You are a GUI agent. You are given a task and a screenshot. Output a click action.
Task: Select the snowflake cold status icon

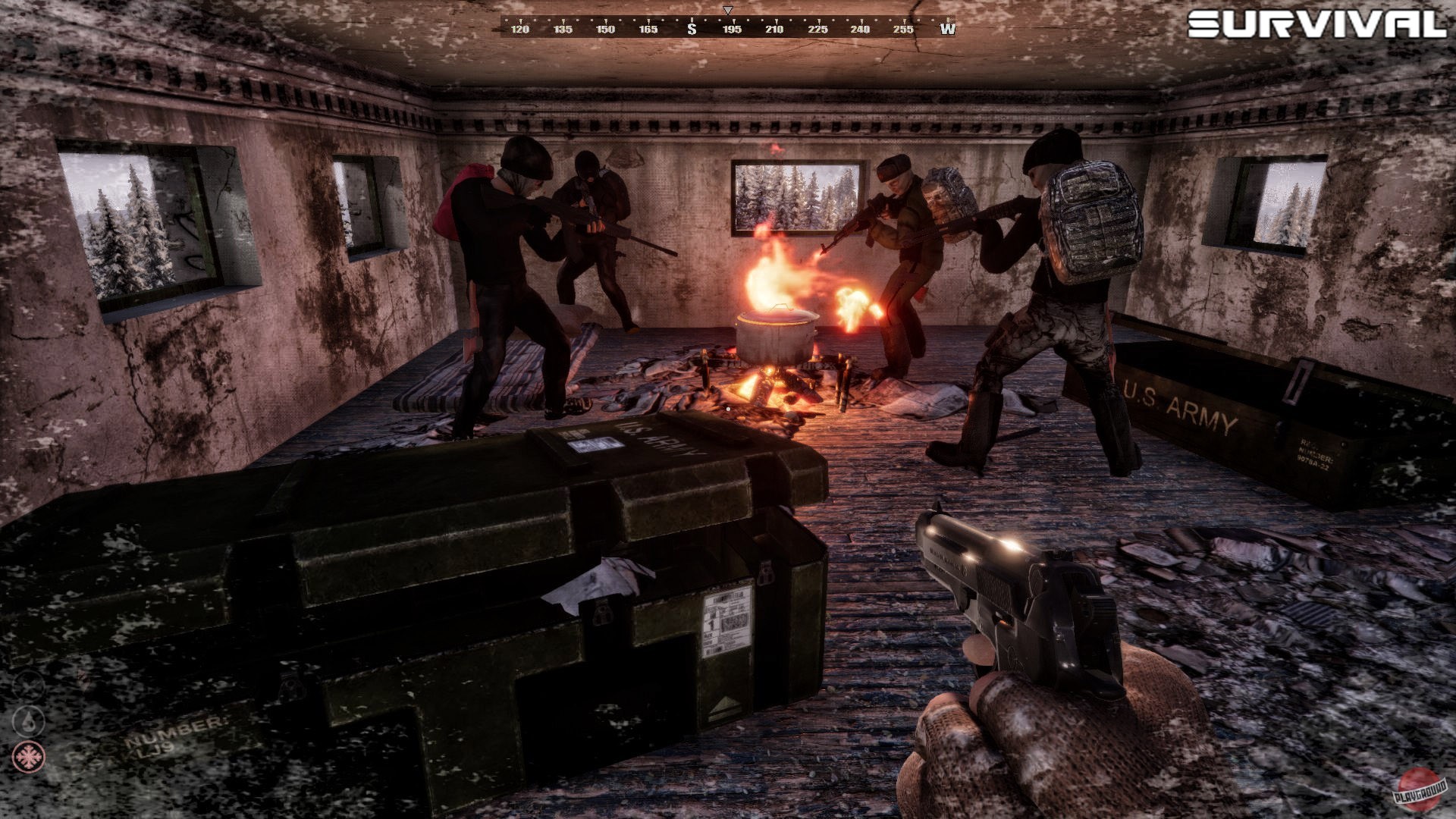(28, 756)
